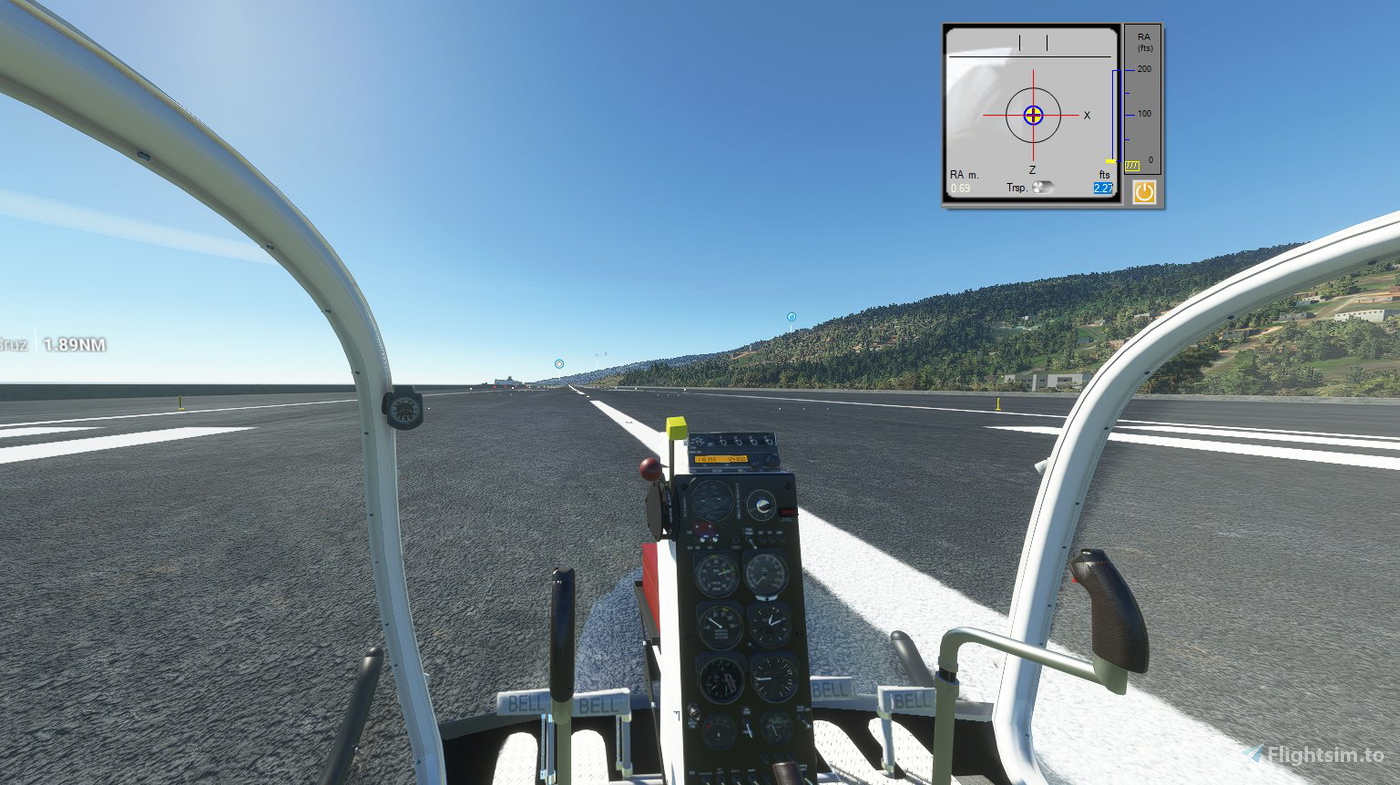Toggle the Trsp. transparency switch
This screenshot has height=785, width=1400.
click(x=1044, y=187)
